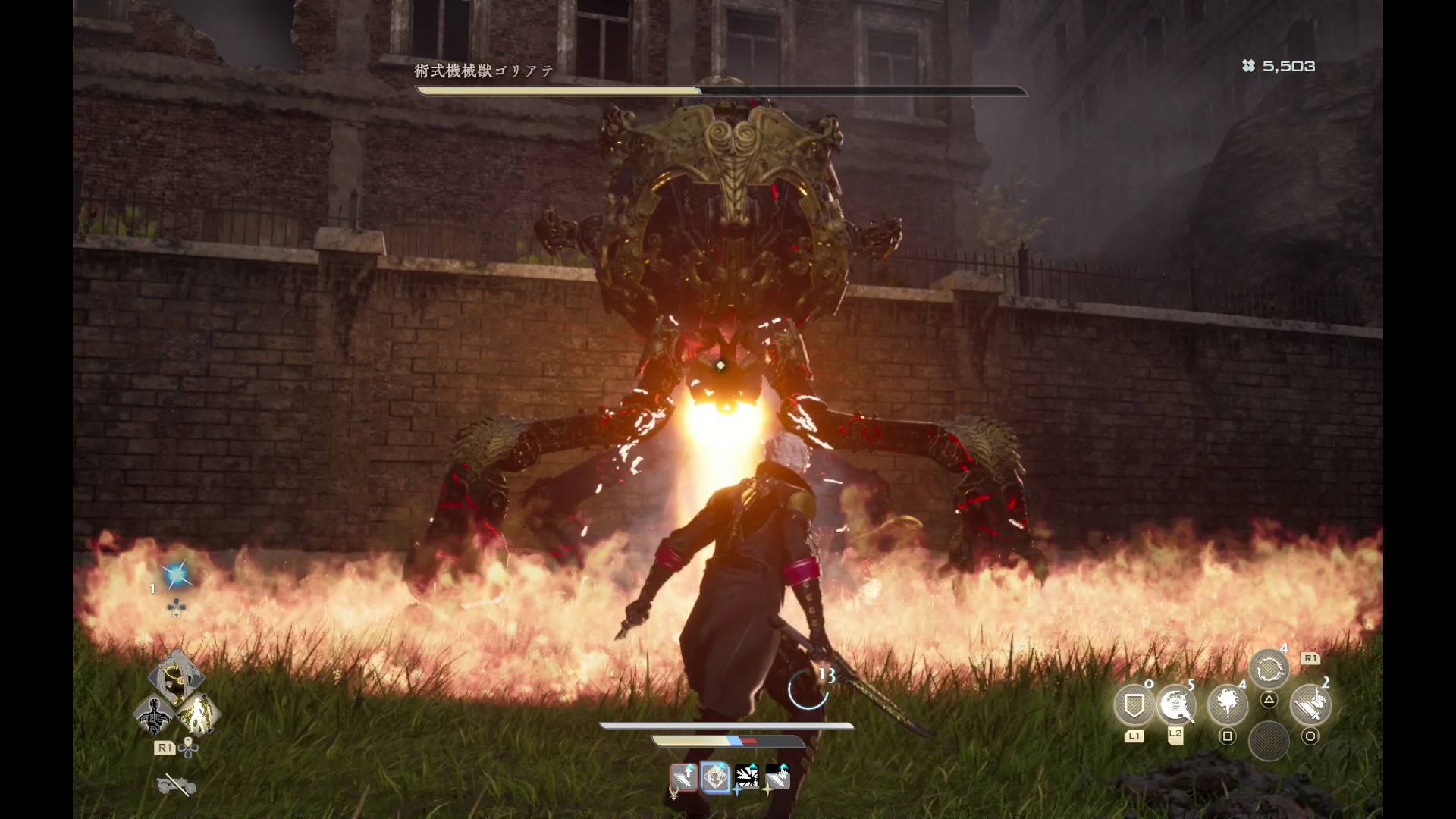
Task: Click the crossed-out motorcycle icon
Action: (176, 786)
